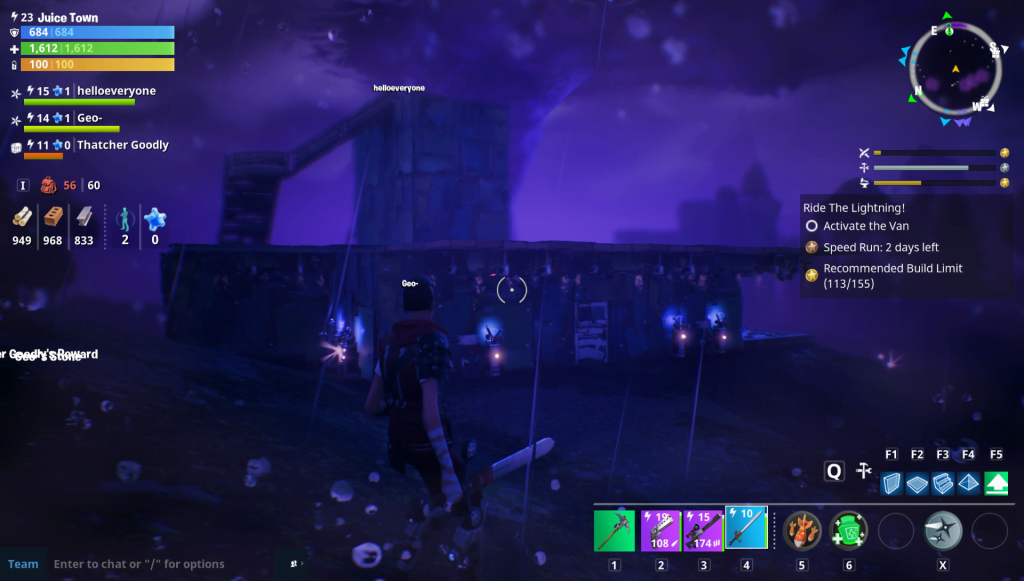Equip the level 15 rifle with 174 ammo
The image size is (1024, 581).
click(x=703, y=530)
